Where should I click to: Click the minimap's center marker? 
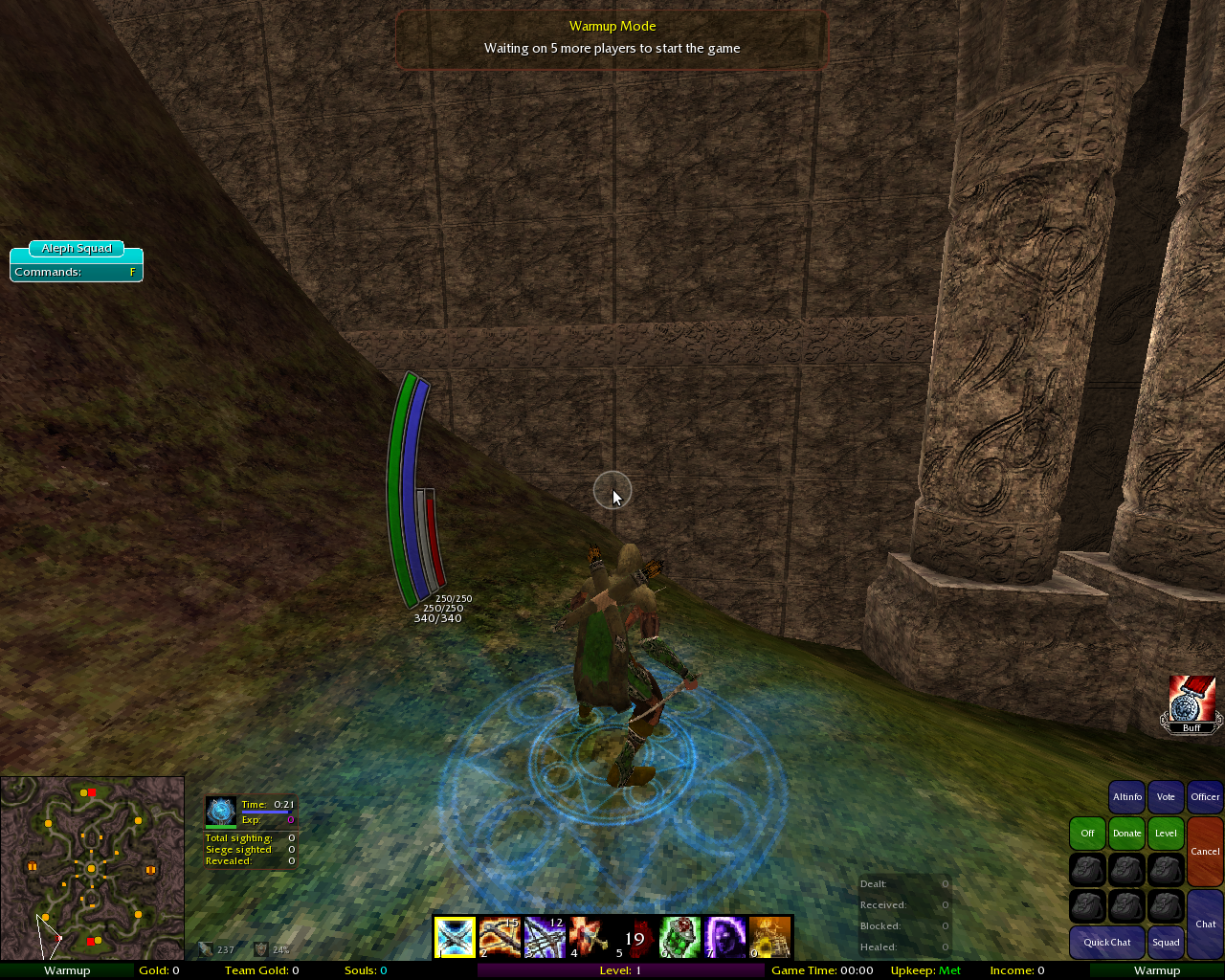91,868
